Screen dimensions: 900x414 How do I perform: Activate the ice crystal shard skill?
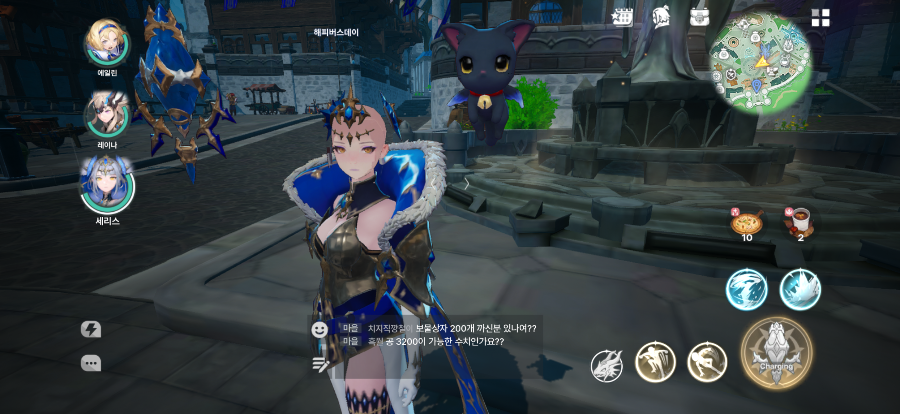point(800,289)
